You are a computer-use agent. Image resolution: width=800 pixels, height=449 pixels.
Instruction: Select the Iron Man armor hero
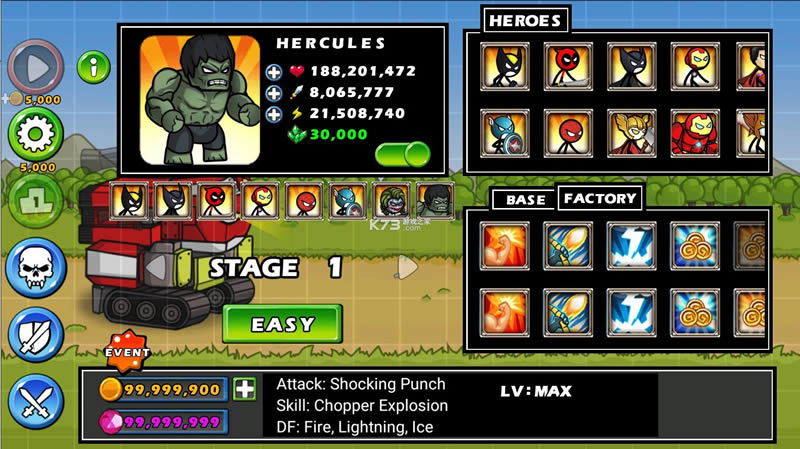[694, 132]
